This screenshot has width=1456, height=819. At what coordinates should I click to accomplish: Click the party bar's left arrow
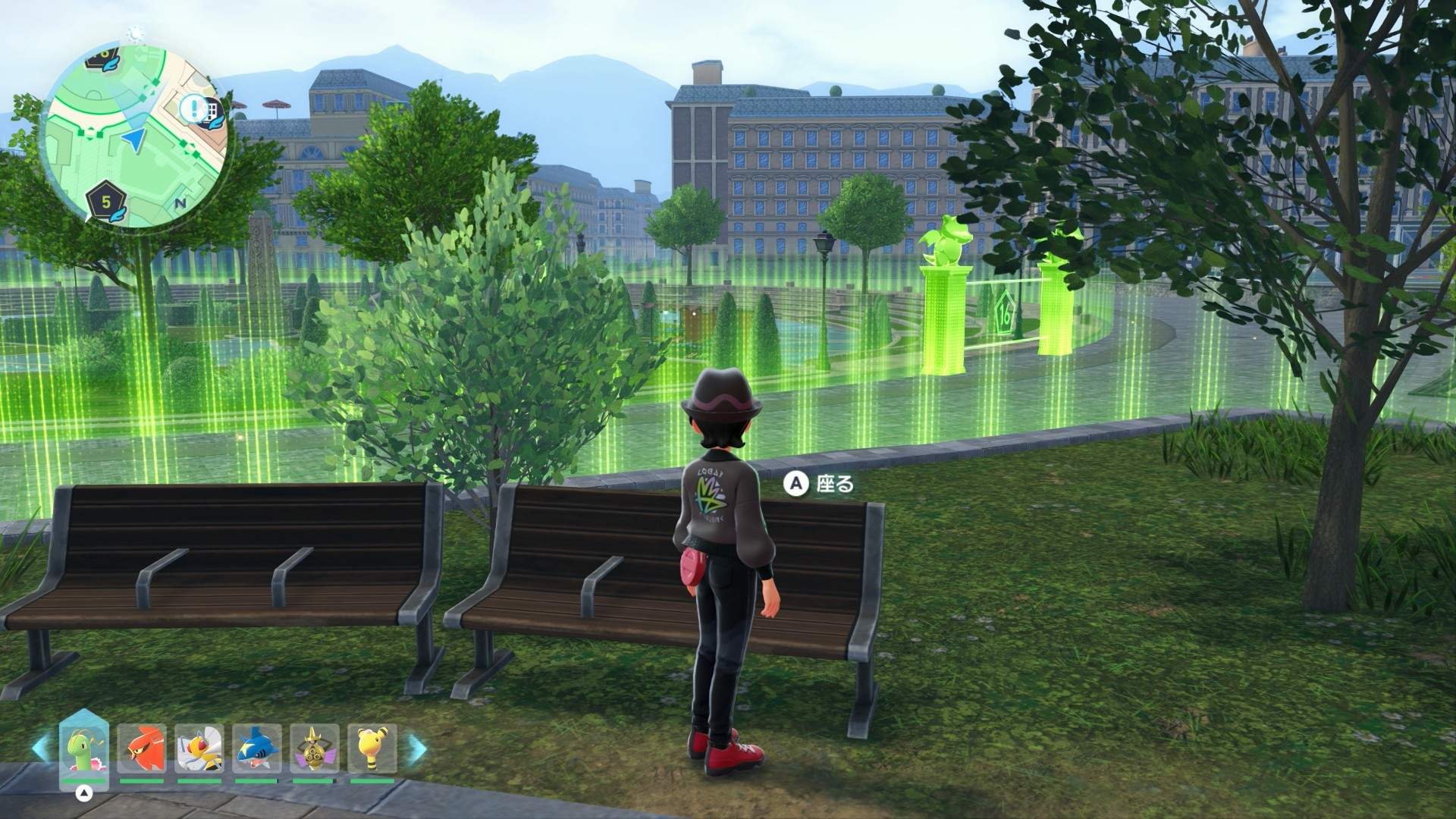click(39, 748)
